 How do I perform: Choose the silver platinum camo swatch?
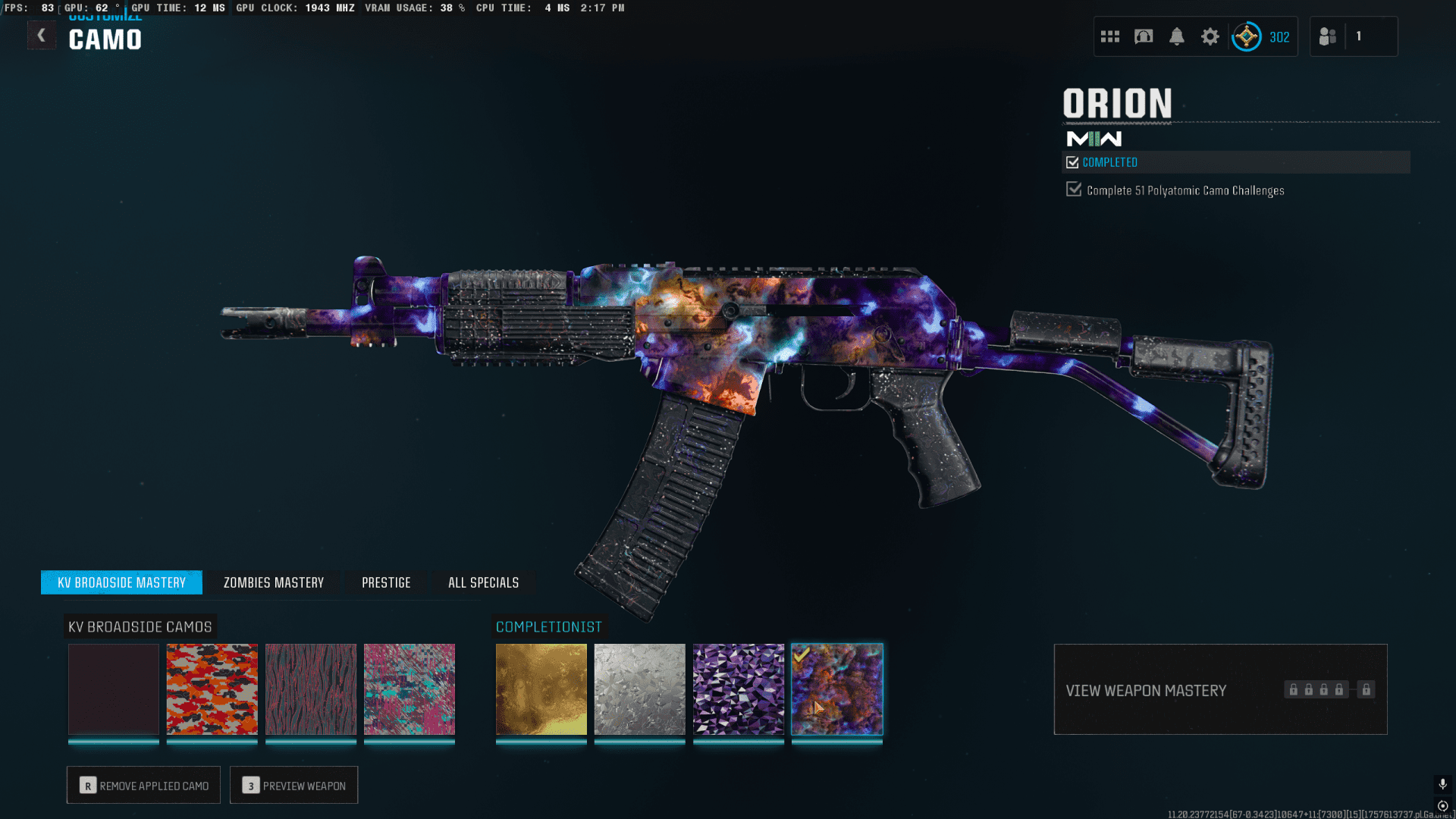[640, 689]
